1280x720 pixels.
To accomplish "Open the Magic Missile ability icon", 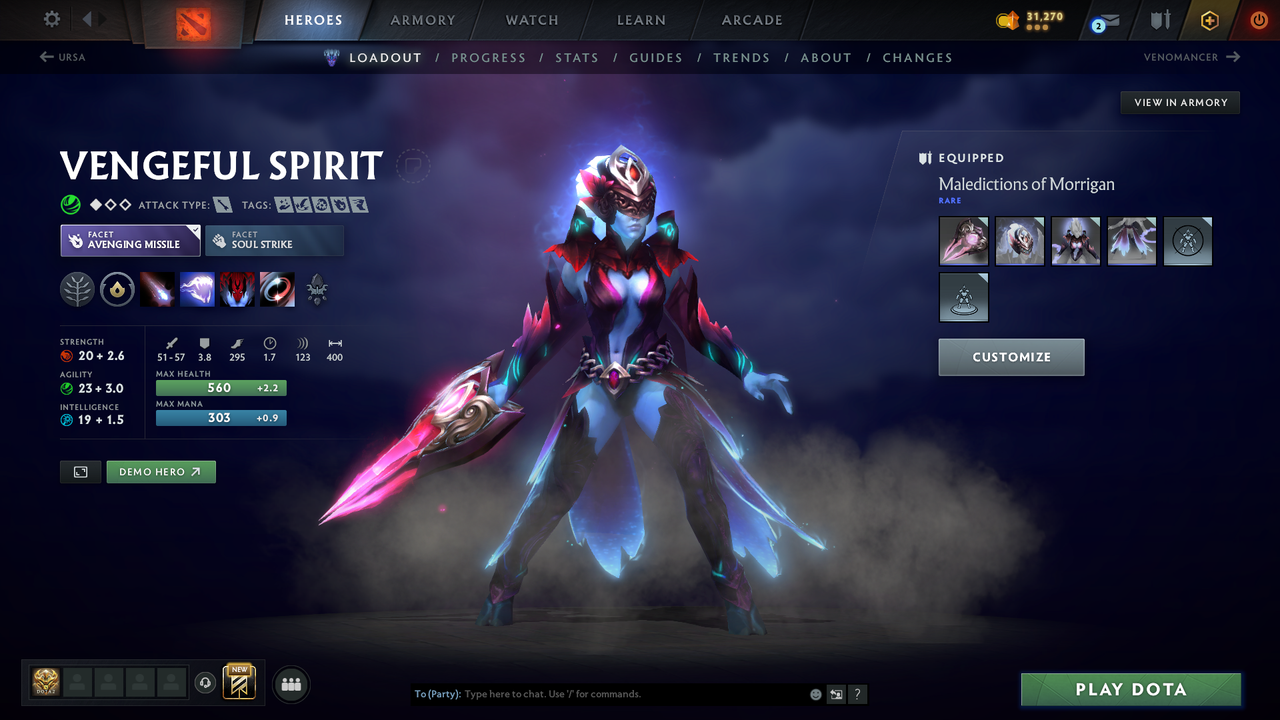I will click(158, 290).
